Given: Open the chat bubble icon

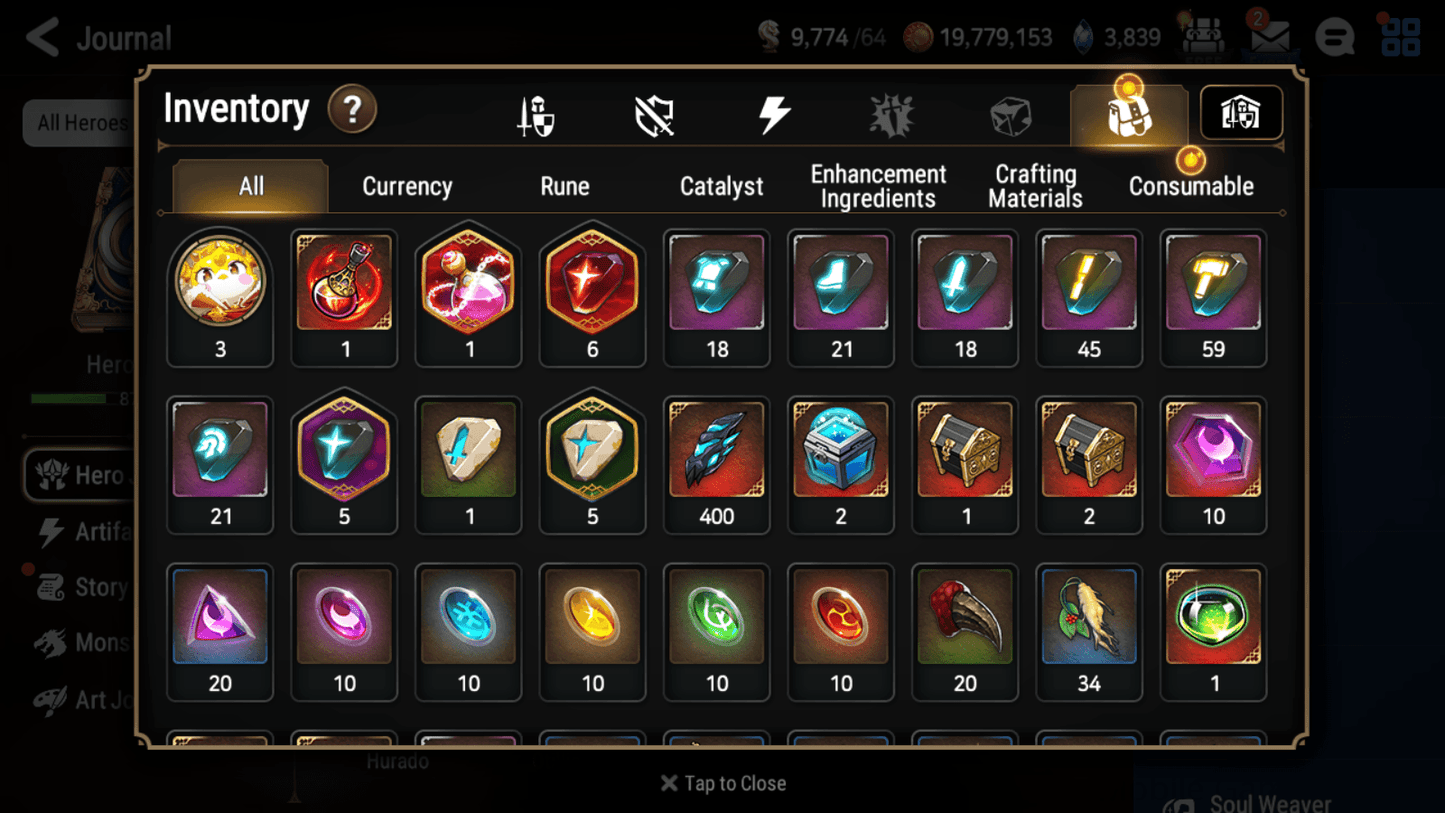Looking at the screenshot, I should click(1334, 37).
